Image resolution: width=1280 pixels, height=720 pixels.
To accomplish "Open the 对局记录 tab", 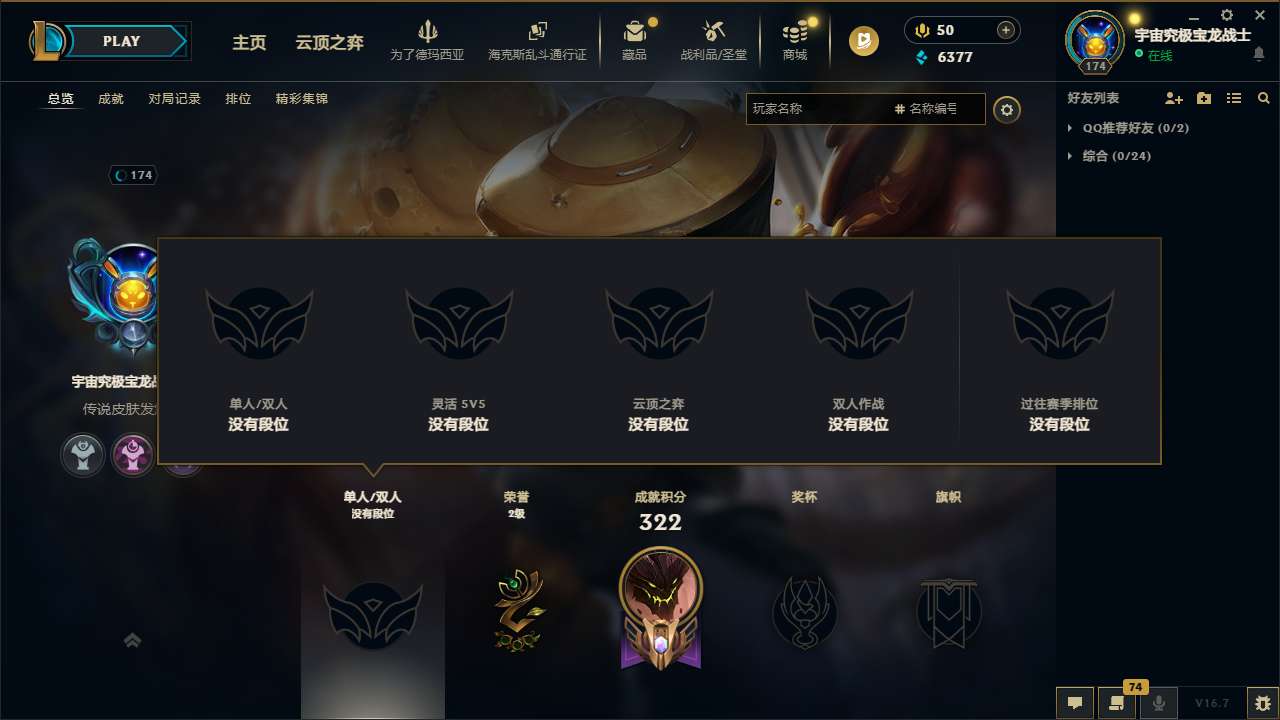I will (173, 99).
